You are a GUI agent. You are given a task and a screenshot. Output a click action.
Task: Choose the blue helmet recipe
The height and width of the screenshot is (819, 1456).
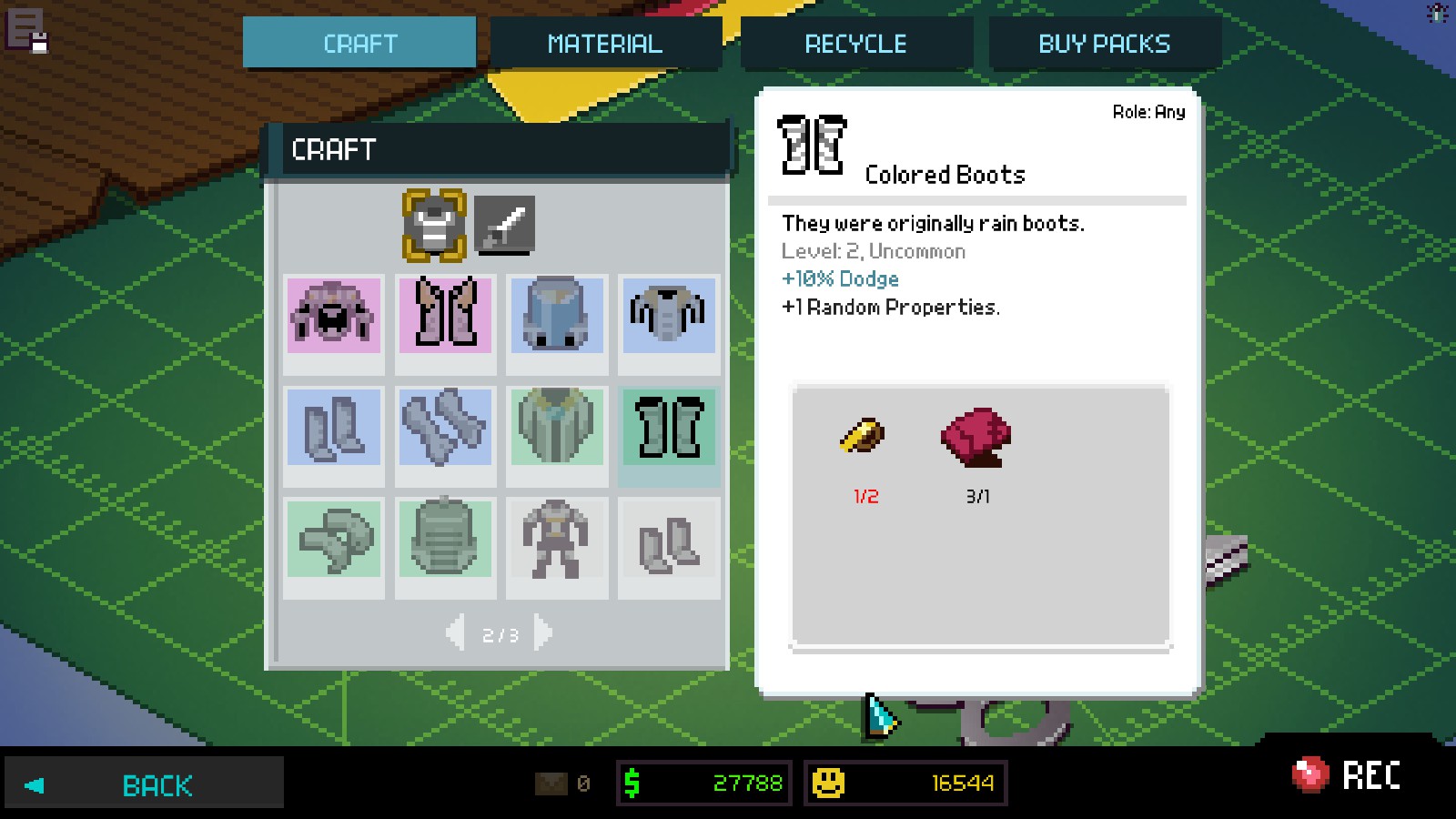(x=557, y=316)
